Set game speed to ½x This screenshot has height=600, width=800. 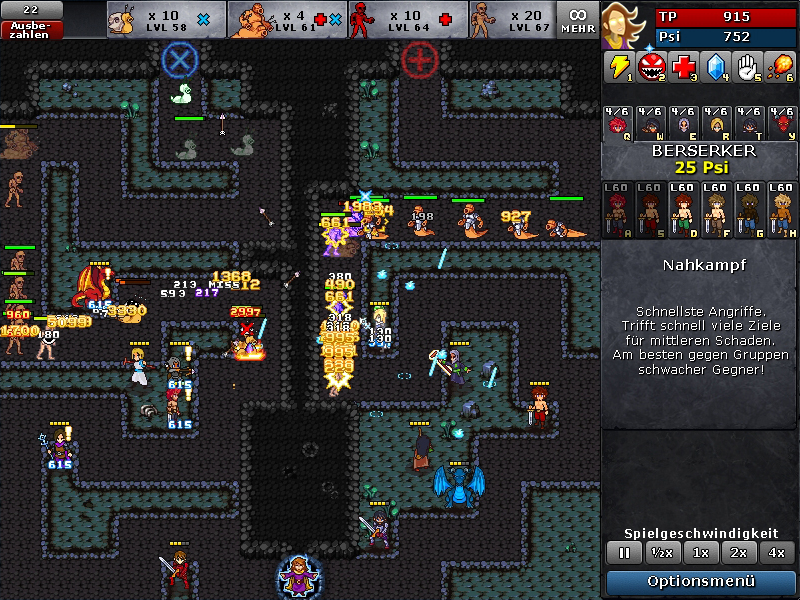pyautogui.click(x=660, y=552)
